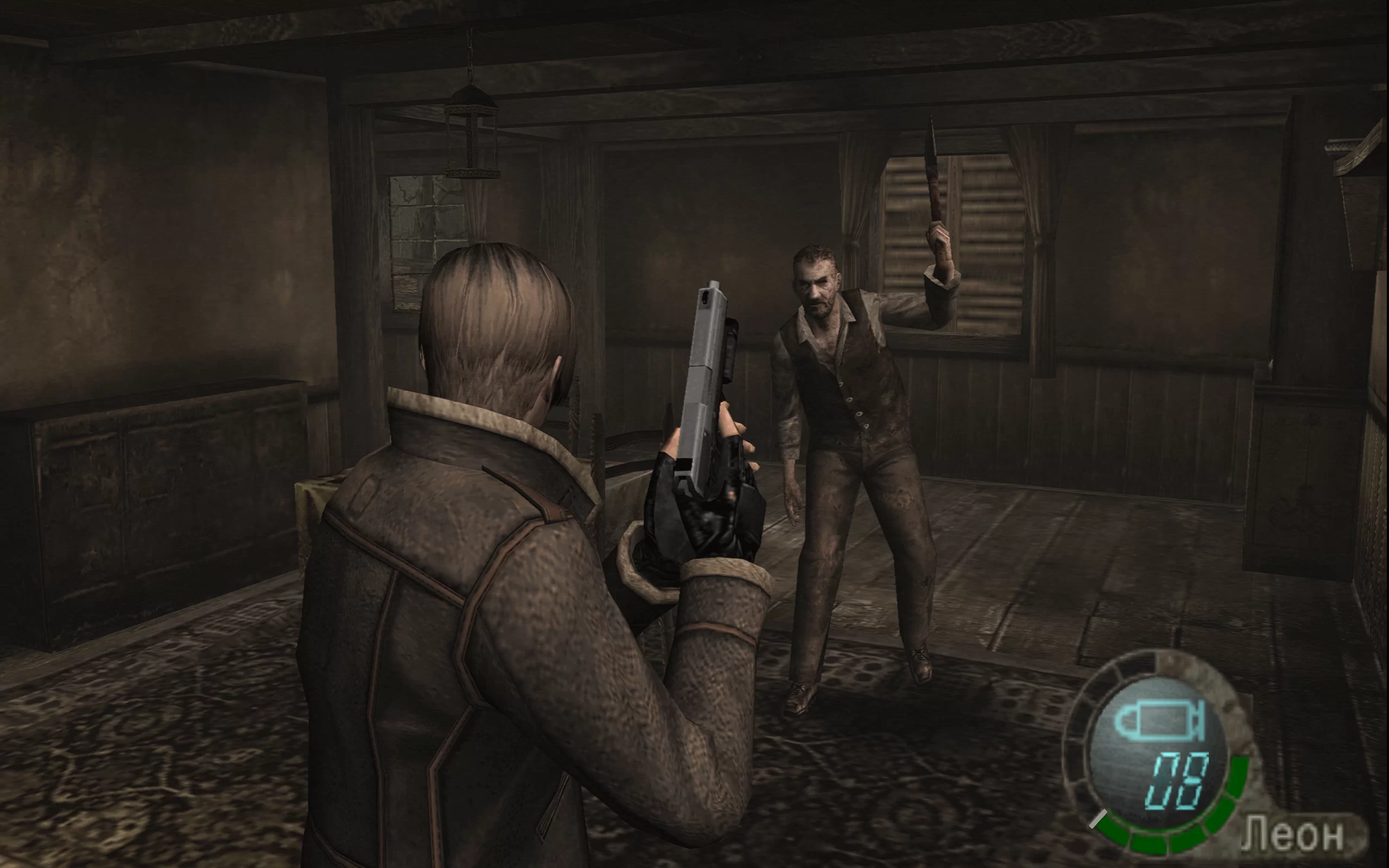Click the bullet icon in the ammo gauge
The height and width of the screenshot is (868, 1389).
point(1159,720)
